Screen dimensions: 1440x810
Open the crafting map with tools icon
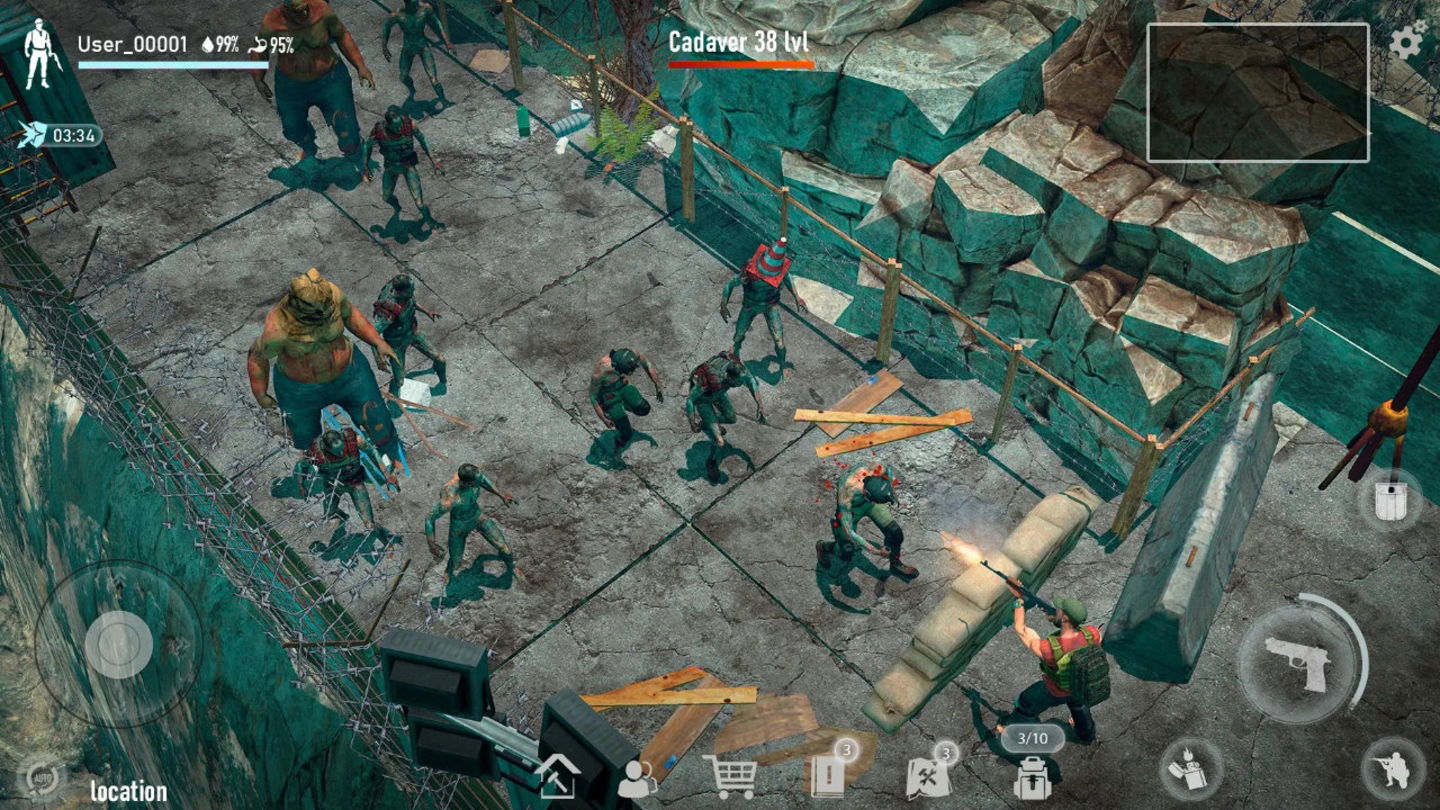pos(930,777)
